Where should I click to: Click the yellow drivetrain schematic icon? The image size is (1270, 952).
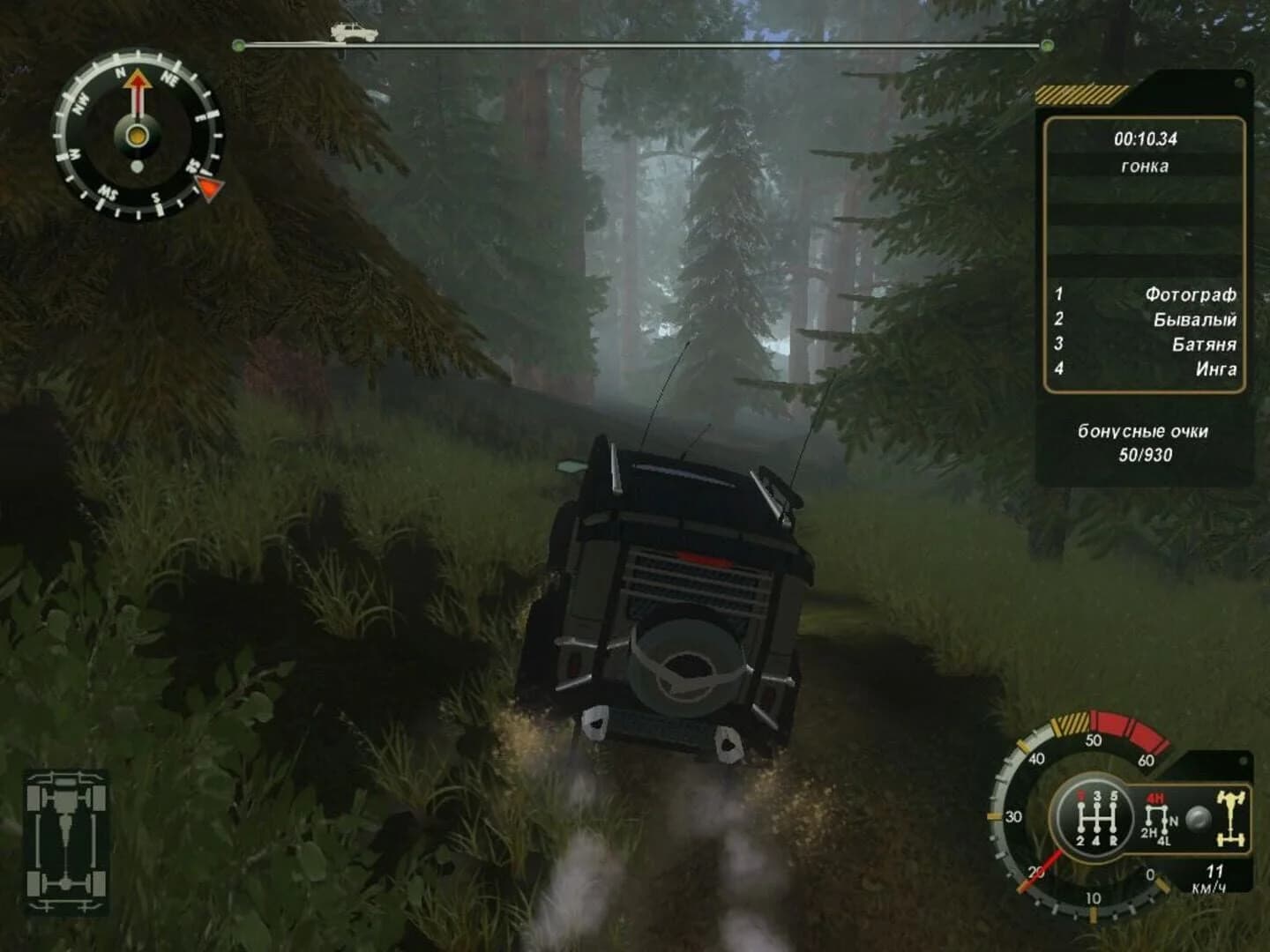coord(1231,817)
